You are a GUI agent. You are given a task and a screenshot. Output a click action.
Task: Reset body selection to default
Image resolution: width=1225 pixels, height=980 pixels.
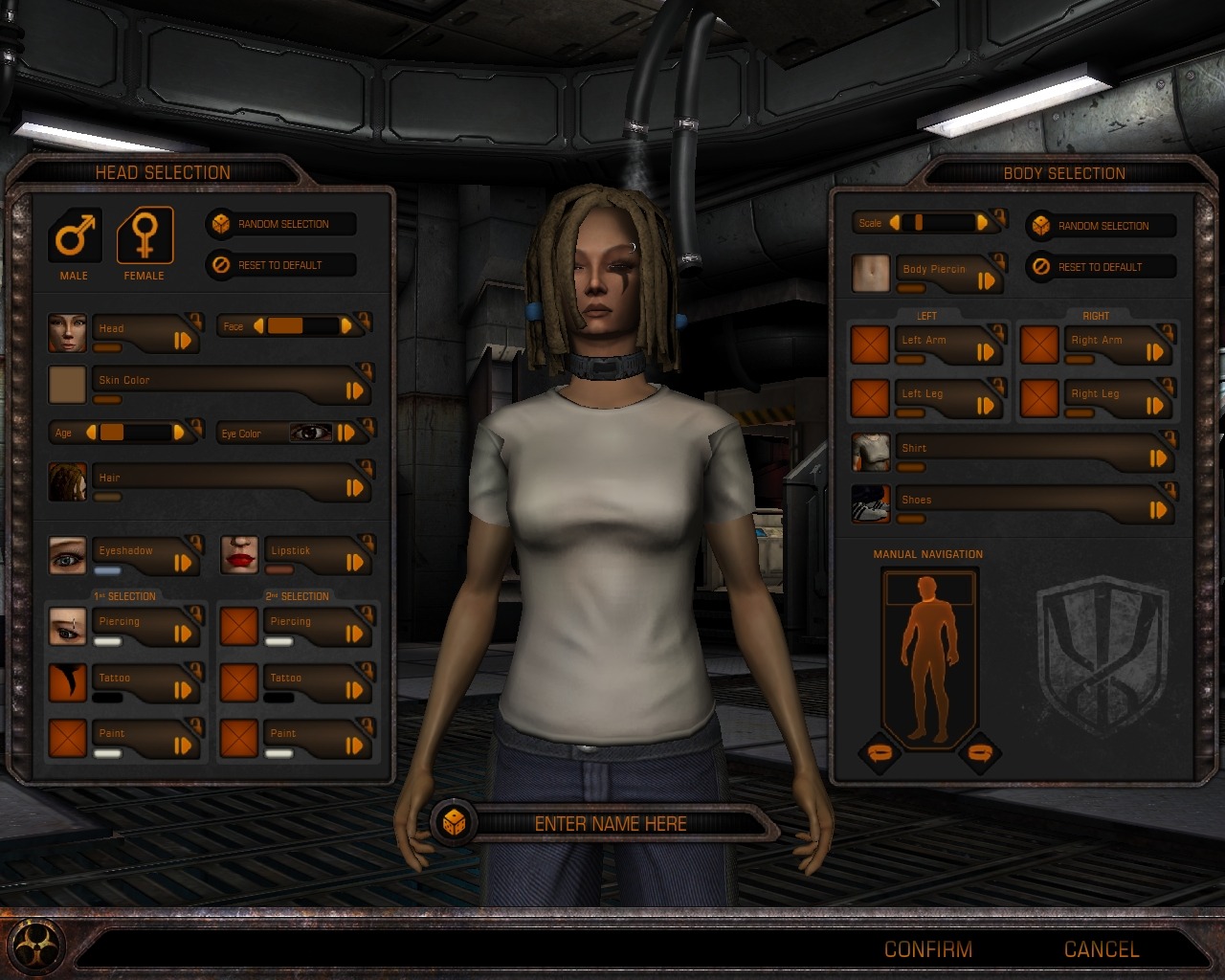pyautogui.click(x=1102, y=267)
